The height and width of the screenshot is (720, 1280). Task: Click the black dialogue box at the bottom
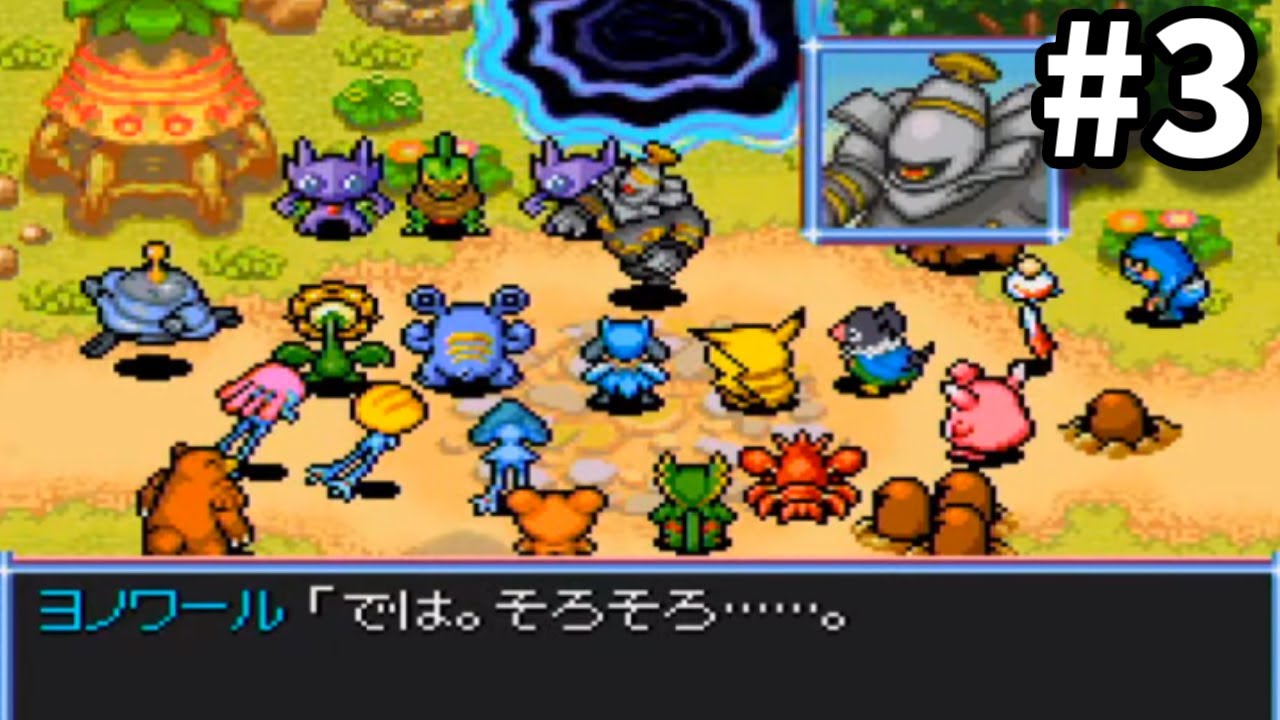640,645
